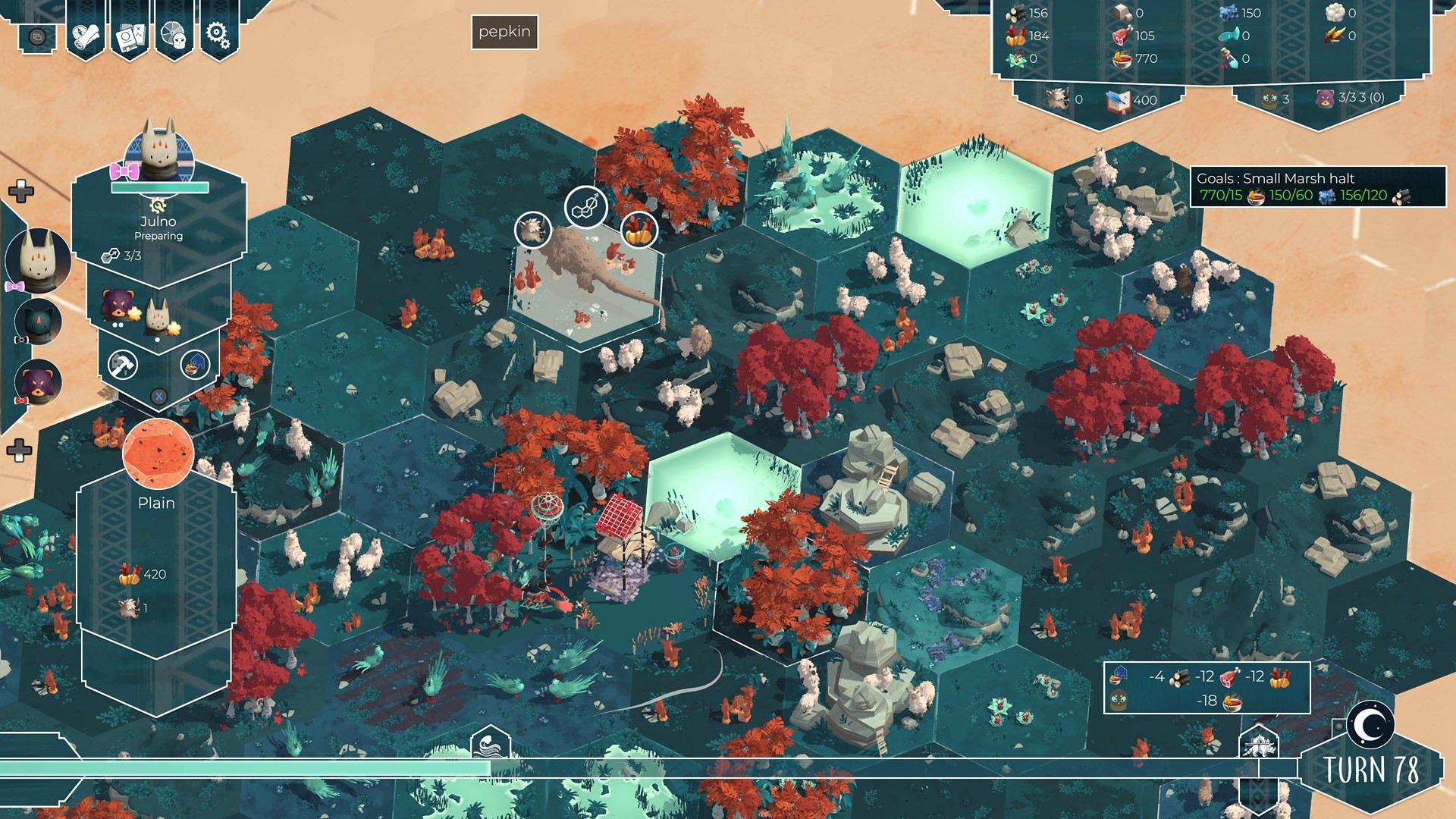Click the orange Plain tile portrait
This screenshot has width=1456, height=819.
point(158,453)
